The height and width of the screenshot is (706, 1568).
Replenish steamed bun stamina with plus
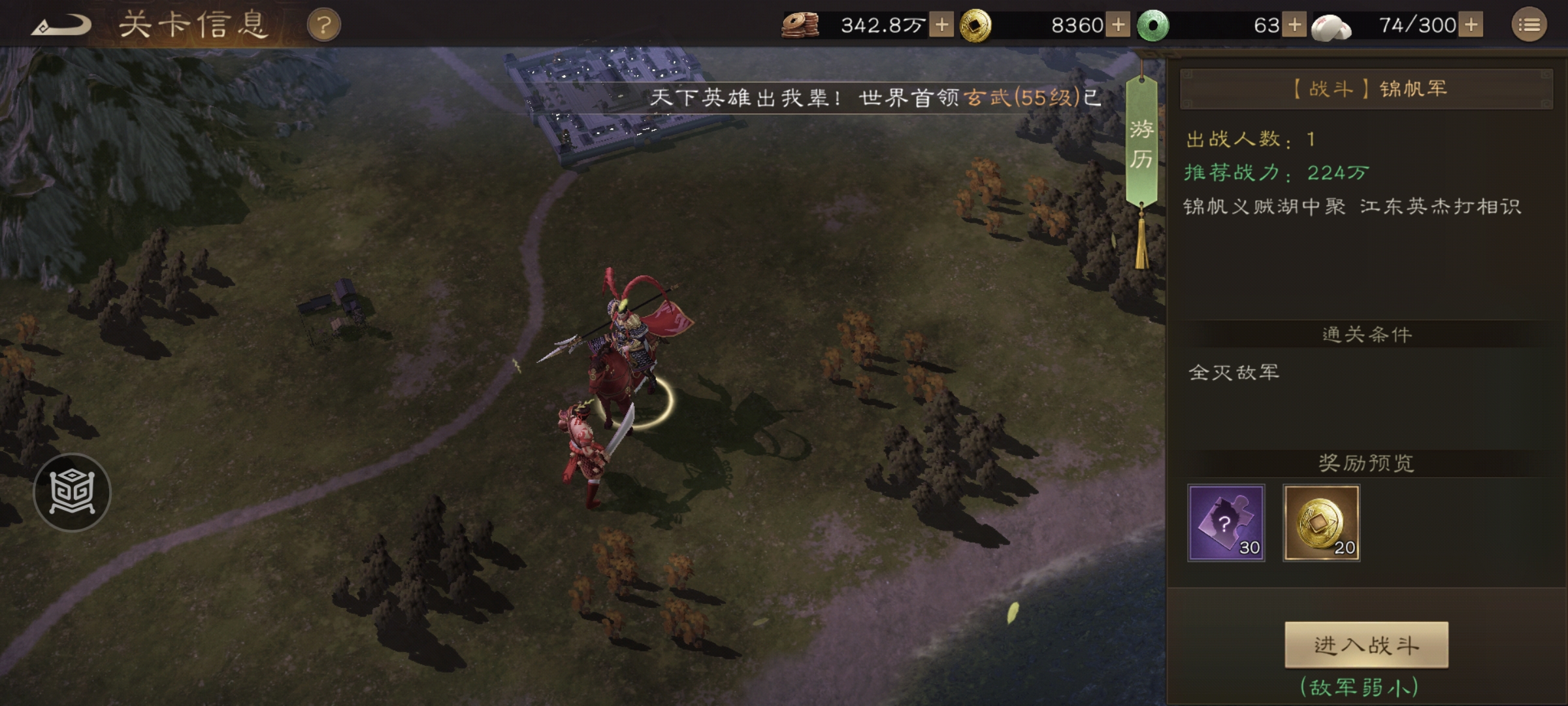pos(1471,25)
